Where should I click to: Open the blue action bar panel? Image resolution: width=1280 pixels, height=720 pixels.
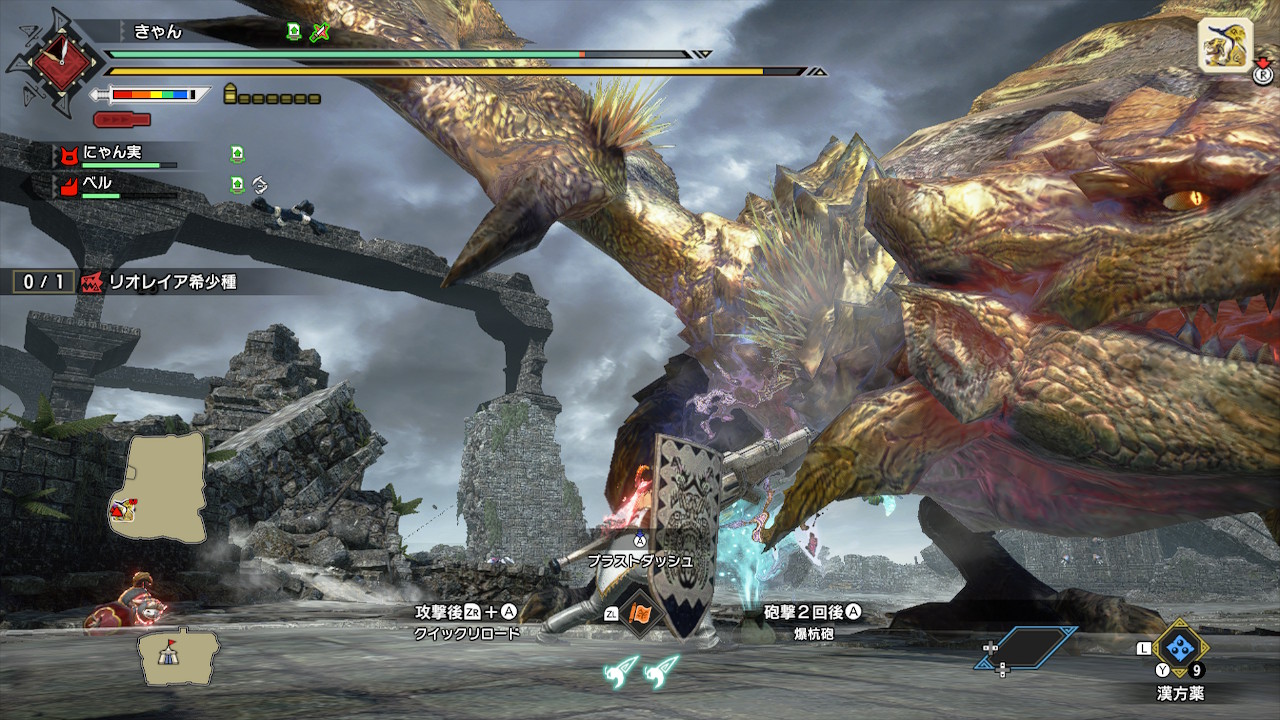click(x=1028, y=648)
